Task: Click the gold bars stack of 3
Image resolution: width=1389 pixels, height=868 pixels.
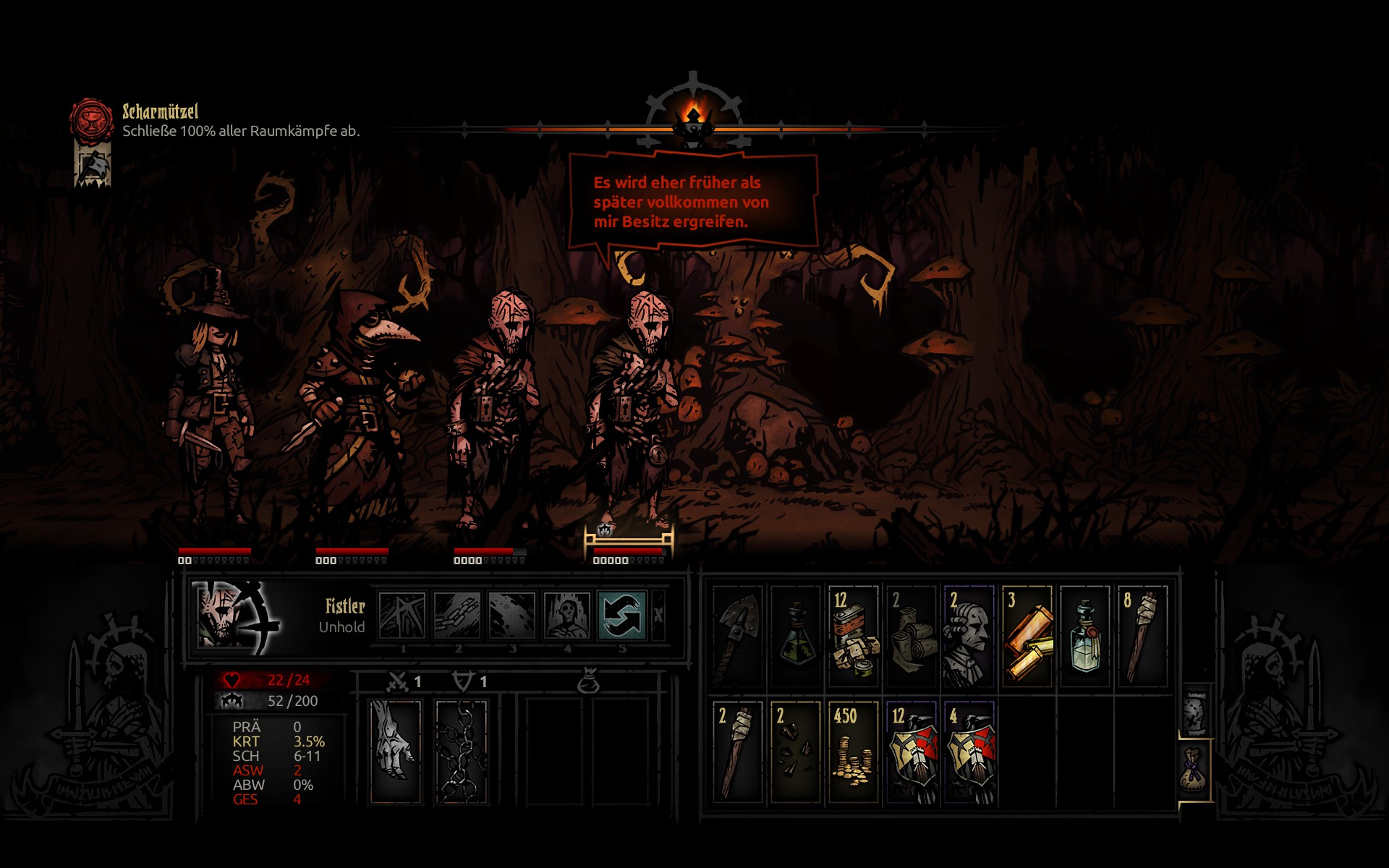Action: [x=1027, y=637]
